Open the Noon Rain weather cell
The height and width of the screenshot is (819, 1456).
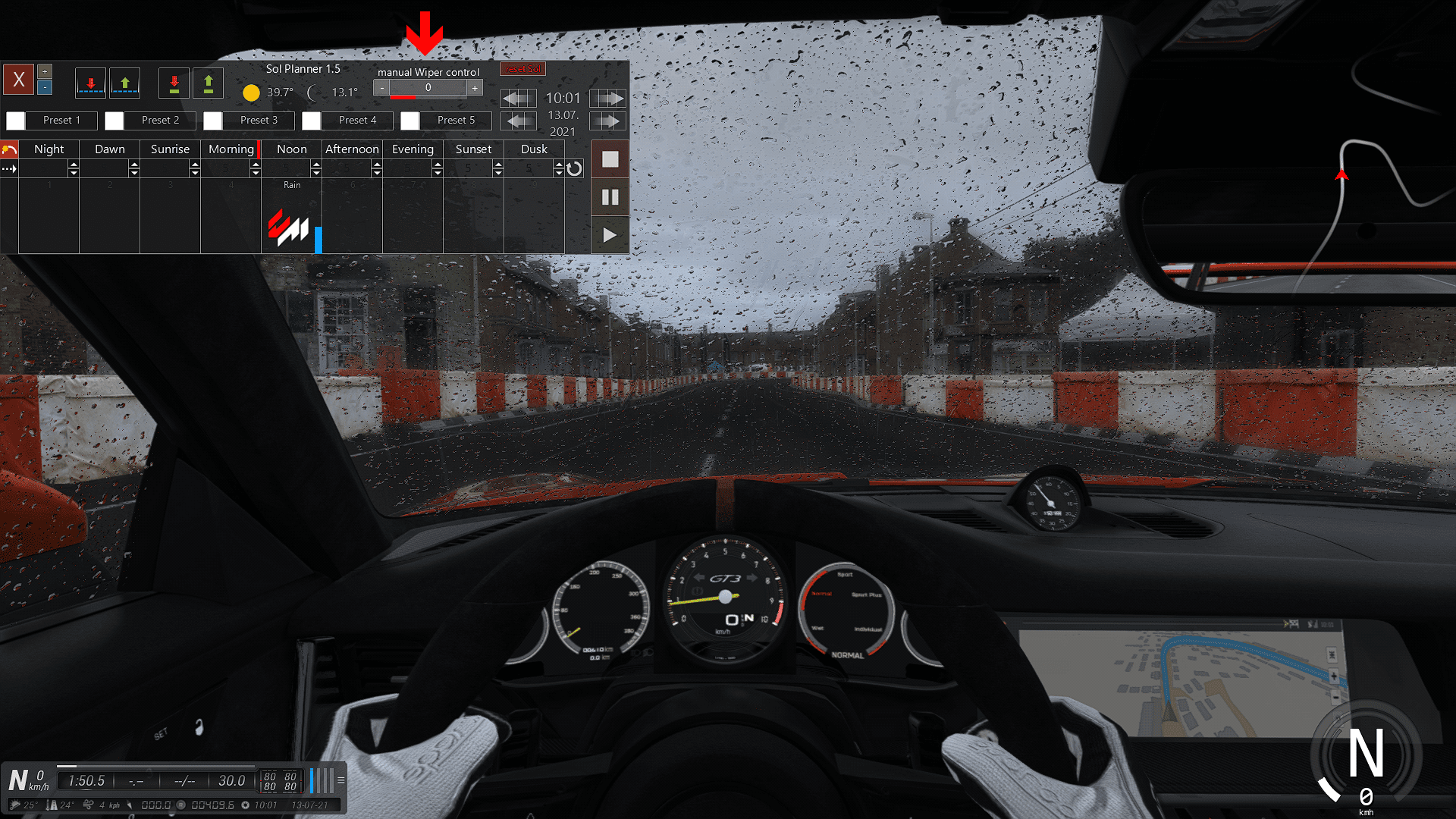[x=291, y=220]
